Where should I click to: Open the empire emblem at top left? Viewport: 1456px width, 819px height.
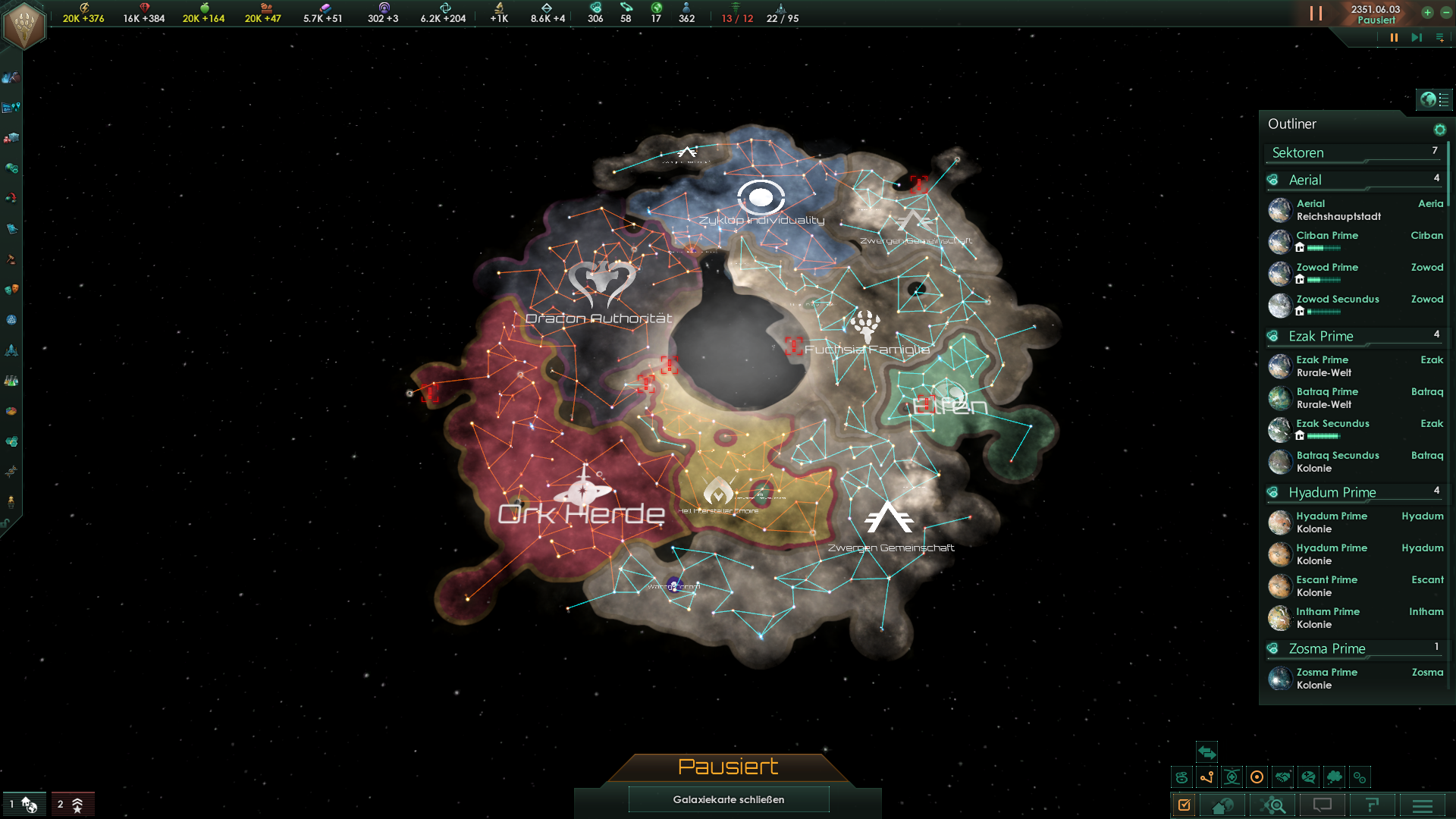(x=24, y=24)
